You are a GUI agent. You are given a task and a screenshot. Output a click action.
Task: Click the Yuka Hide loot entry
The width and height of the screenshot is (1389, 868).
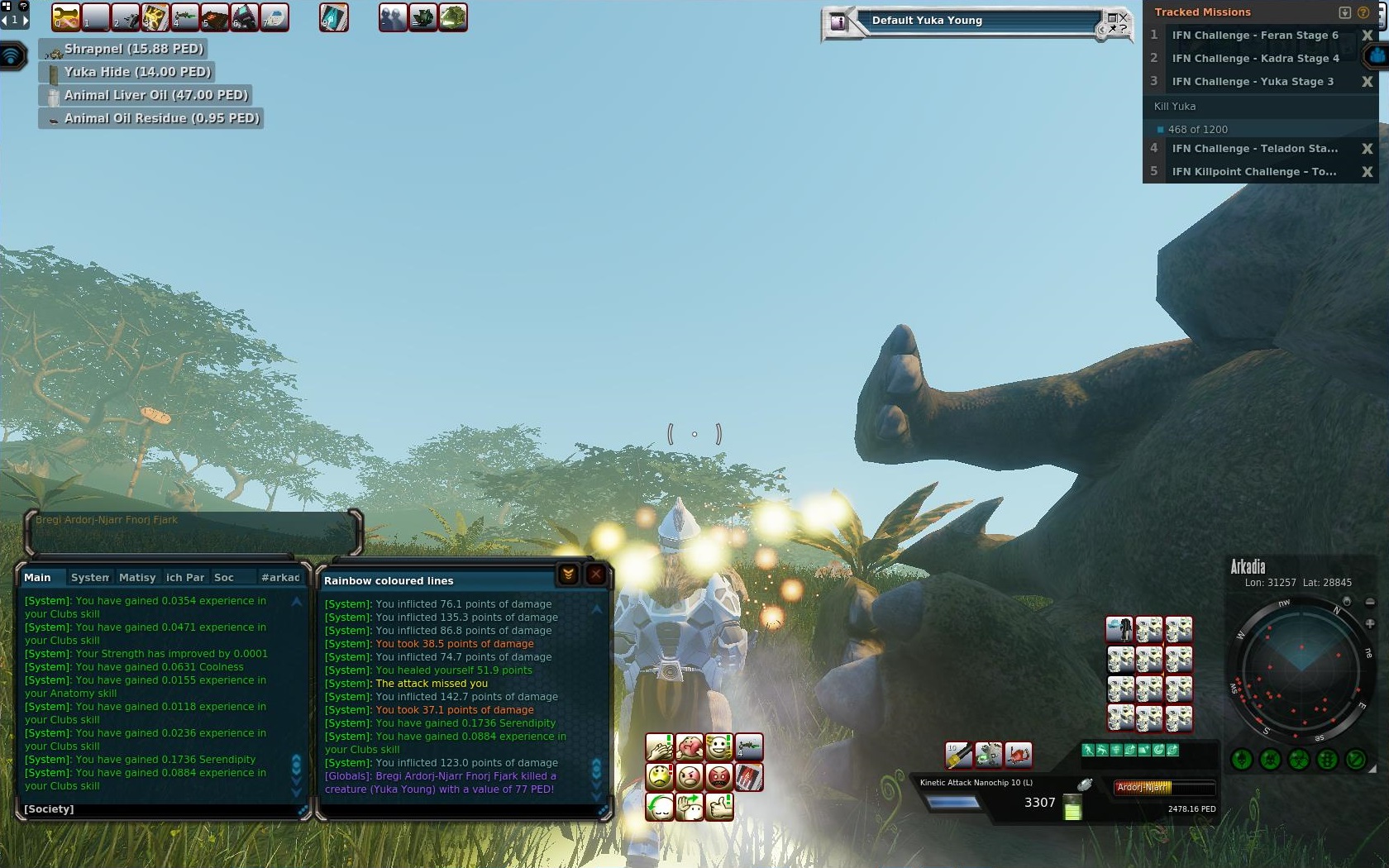[x=137, y=72]
